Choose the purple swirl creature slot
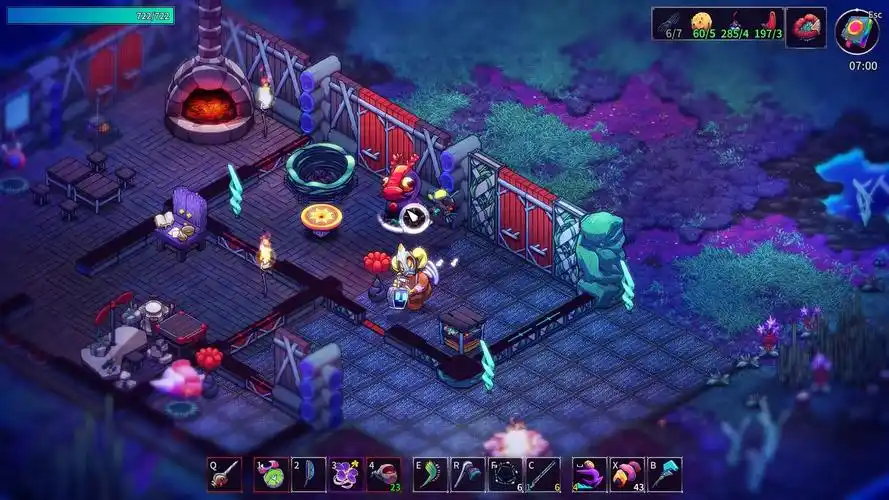The image size is (889, 500). tap(589, 473)
